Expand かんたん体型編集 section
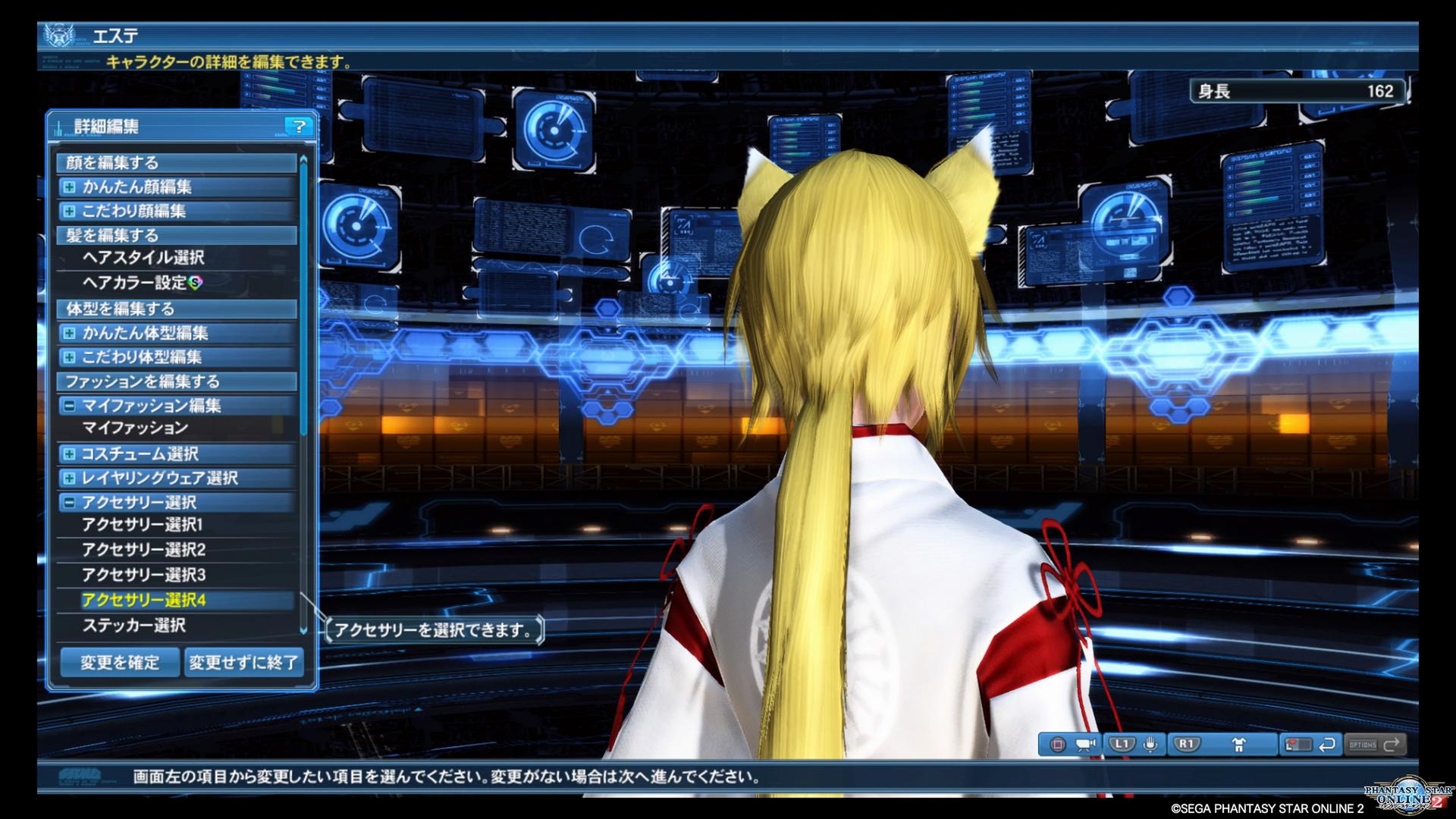Image resolution: width=1456 pixels, height=819 pixels. point(69,333)
